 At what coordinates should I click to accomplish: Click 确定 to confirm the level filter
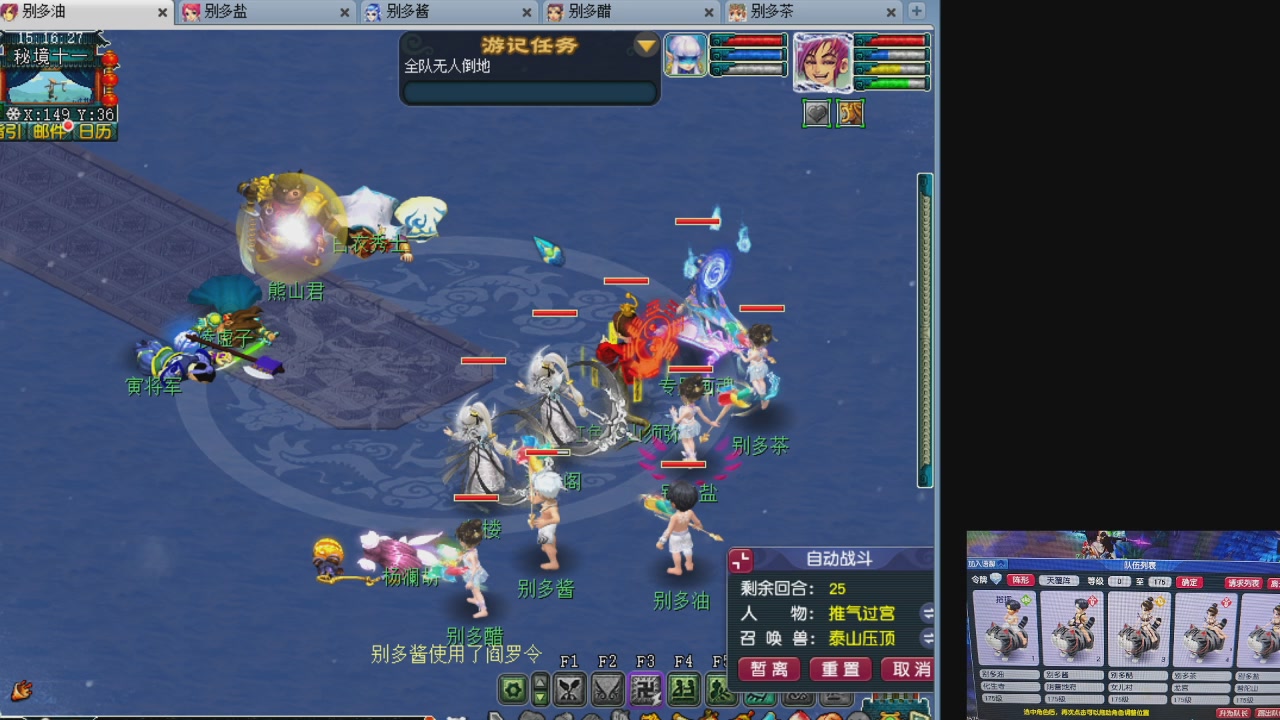pos(1188,581)
